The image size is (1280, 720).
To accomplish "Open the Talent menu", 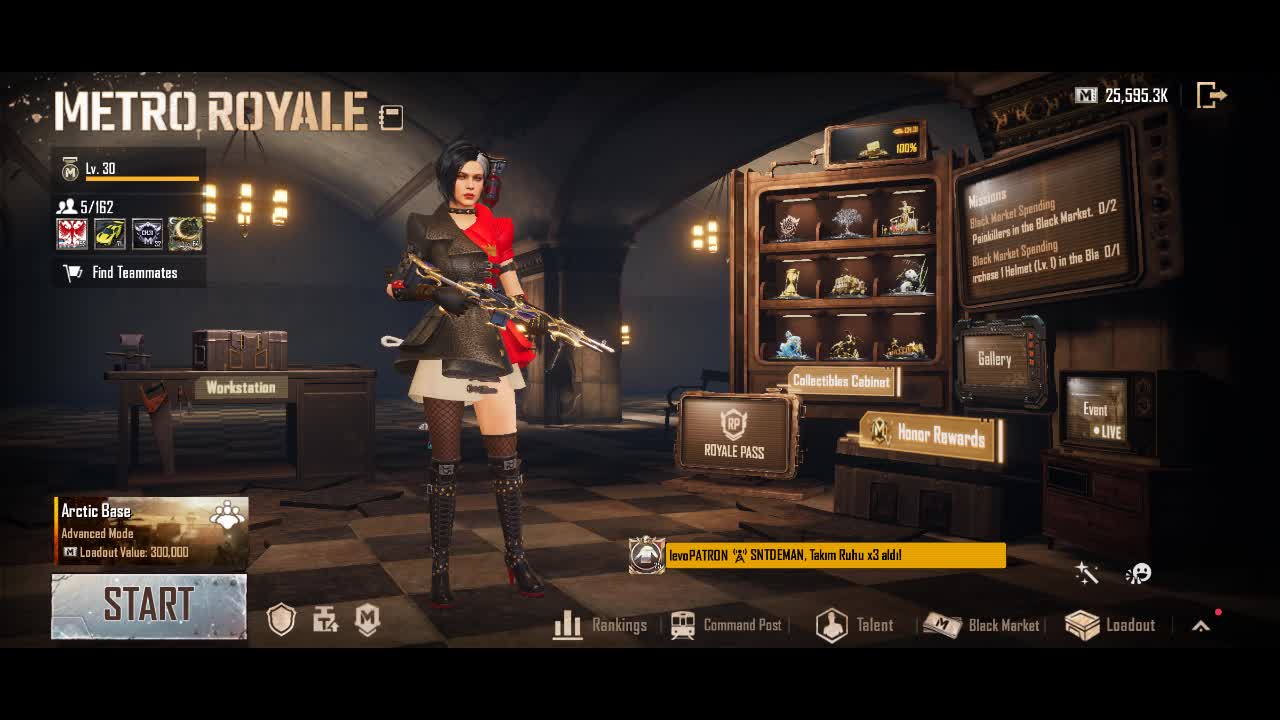I will coord(855,625).
